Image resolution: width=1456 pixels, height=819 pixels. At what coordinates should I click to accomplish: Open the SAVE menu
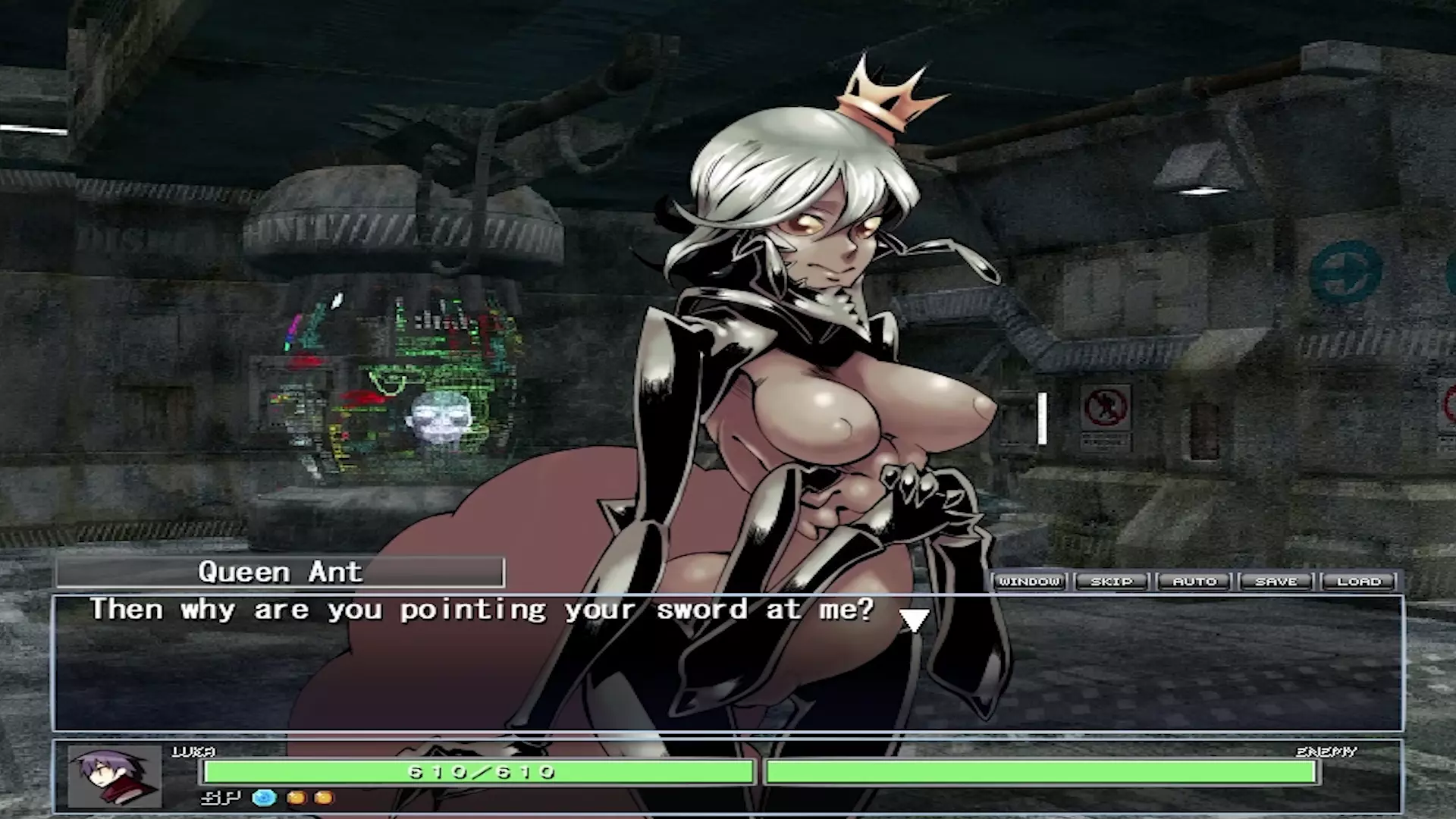(x=1276, y=582)
